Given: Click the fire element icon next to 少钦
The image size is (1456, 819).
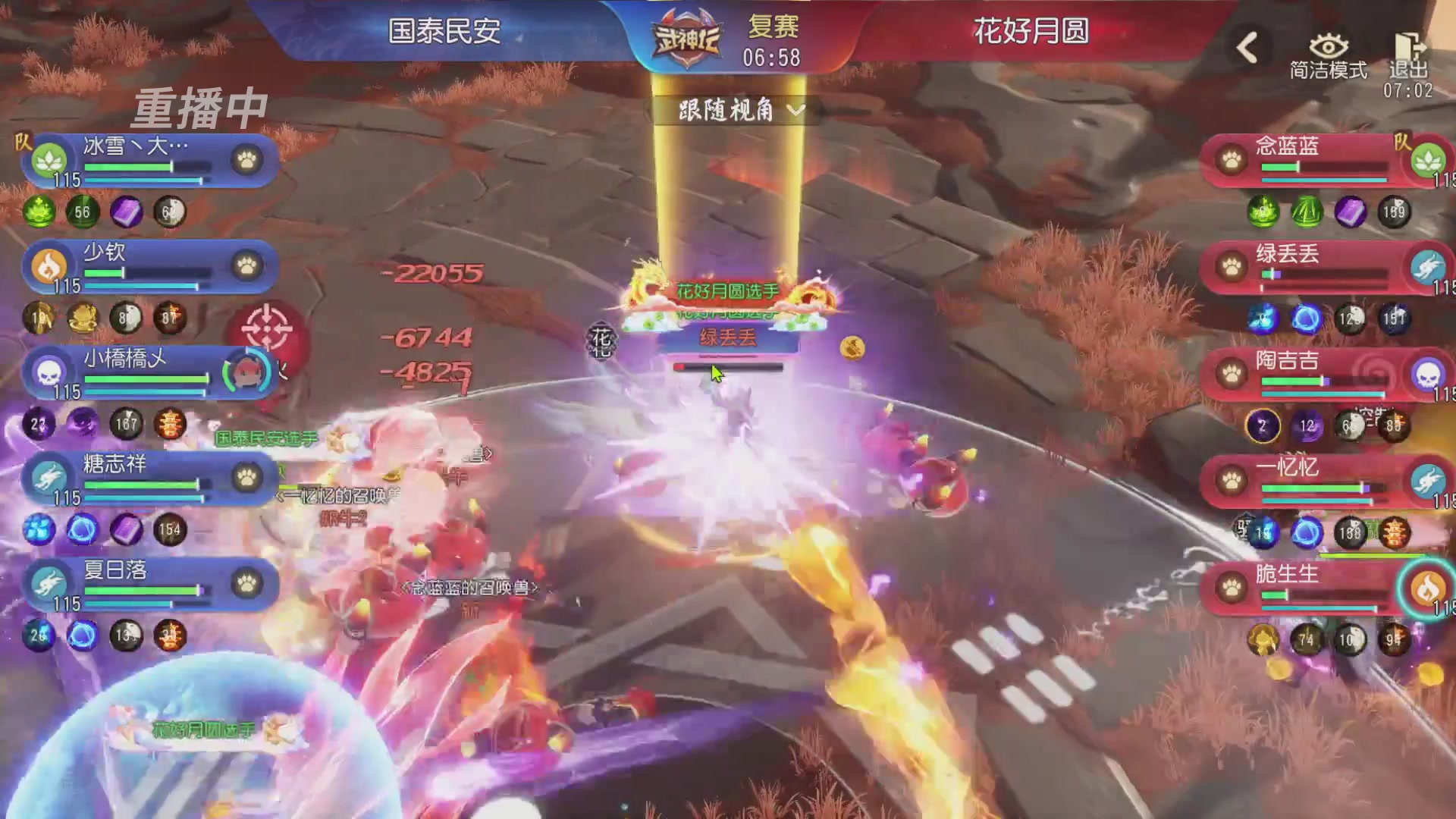Looking at the screenshot, I should [50, 265].
